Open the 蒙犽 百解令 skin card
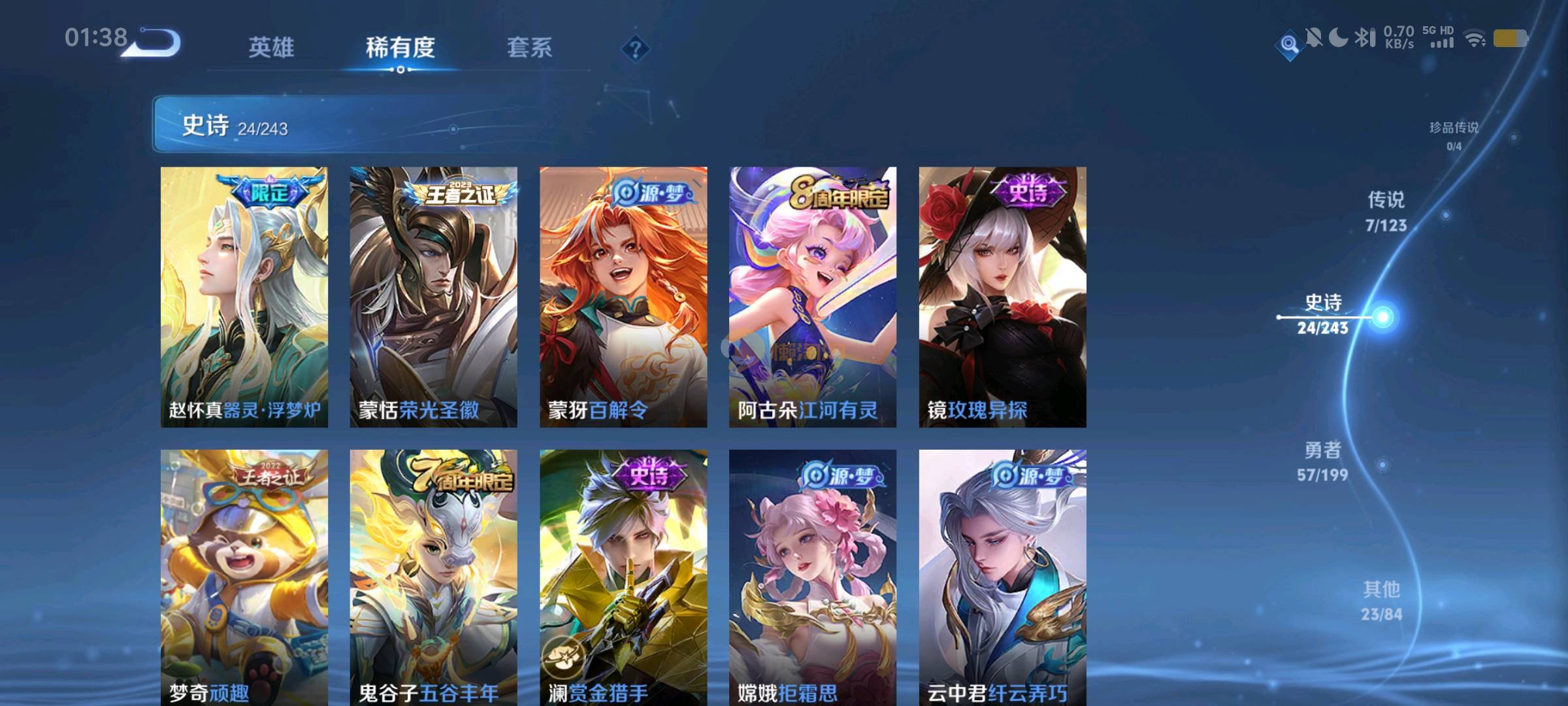 623,297
